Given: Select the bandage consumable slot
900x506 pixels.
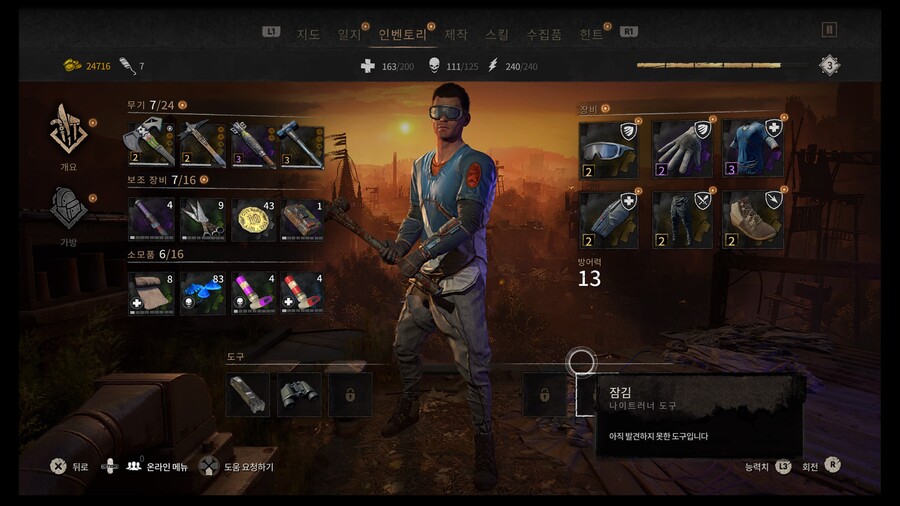Looking at the screenshot, I should pos(150,292).
